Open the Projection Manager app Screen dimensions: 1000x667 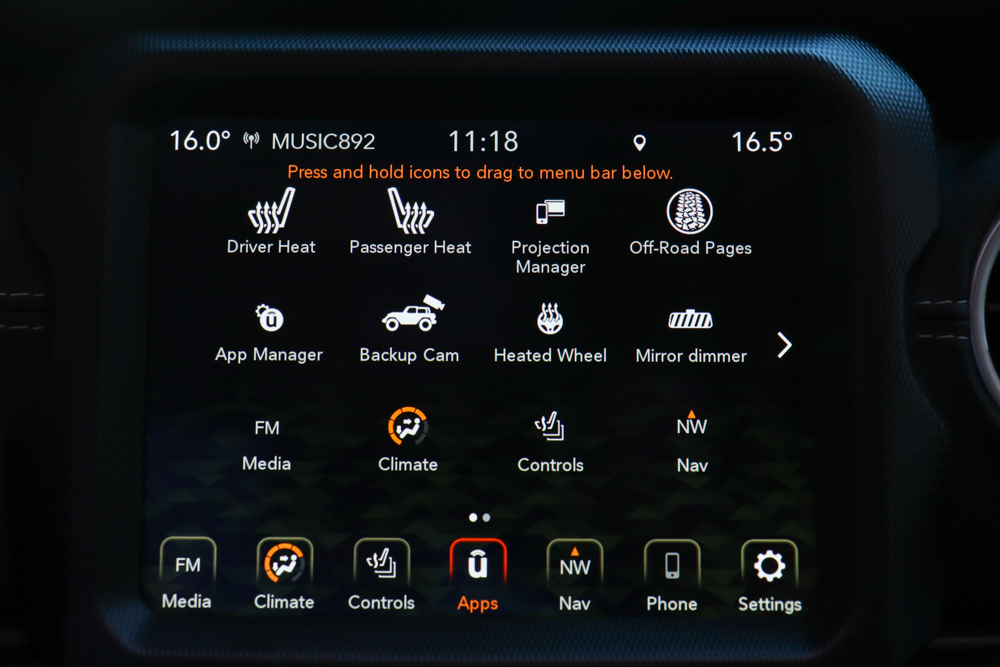point(550,214)
